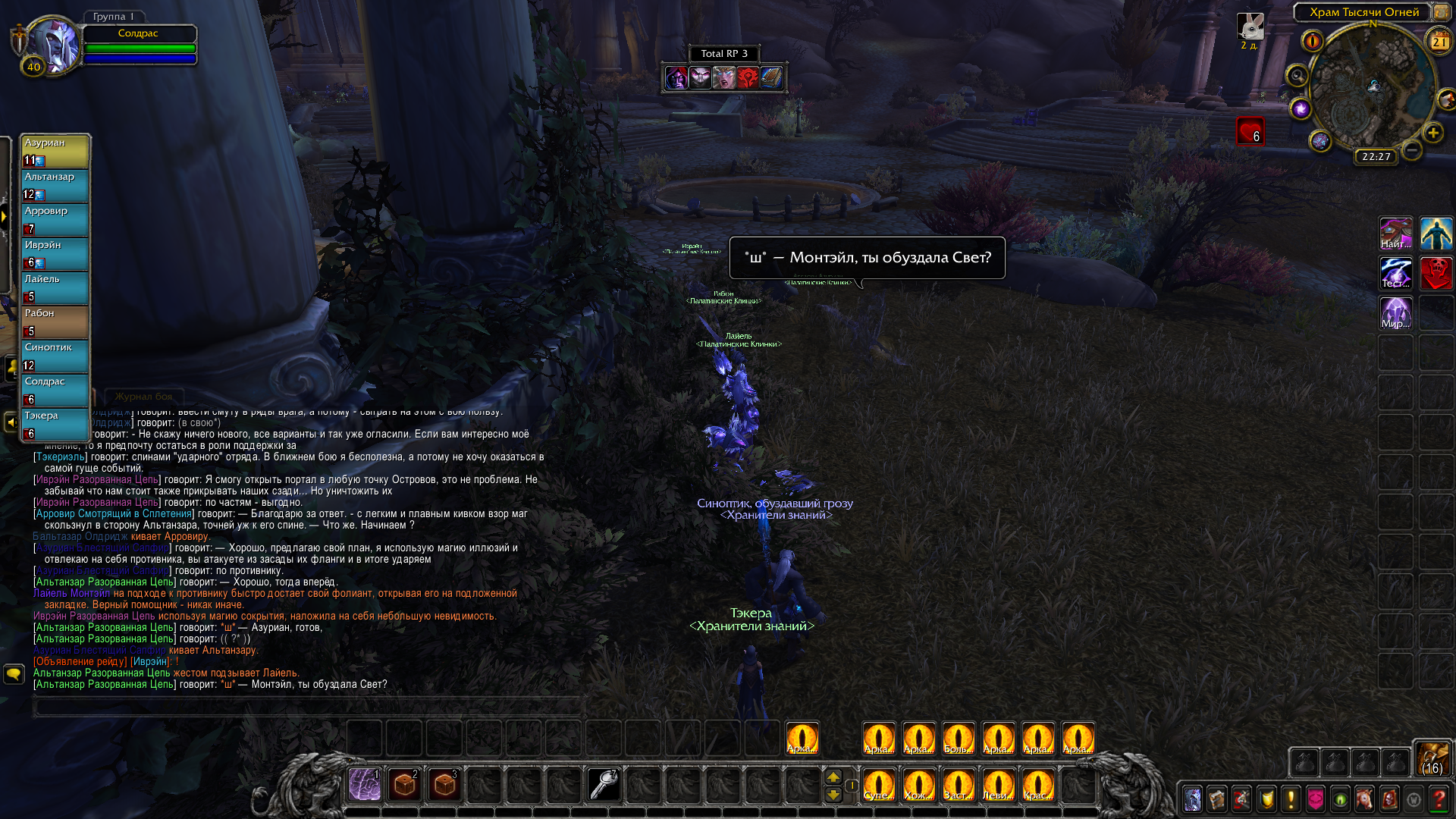
Task: Open the red question mark help button
Action: (x=1439, y=799)
